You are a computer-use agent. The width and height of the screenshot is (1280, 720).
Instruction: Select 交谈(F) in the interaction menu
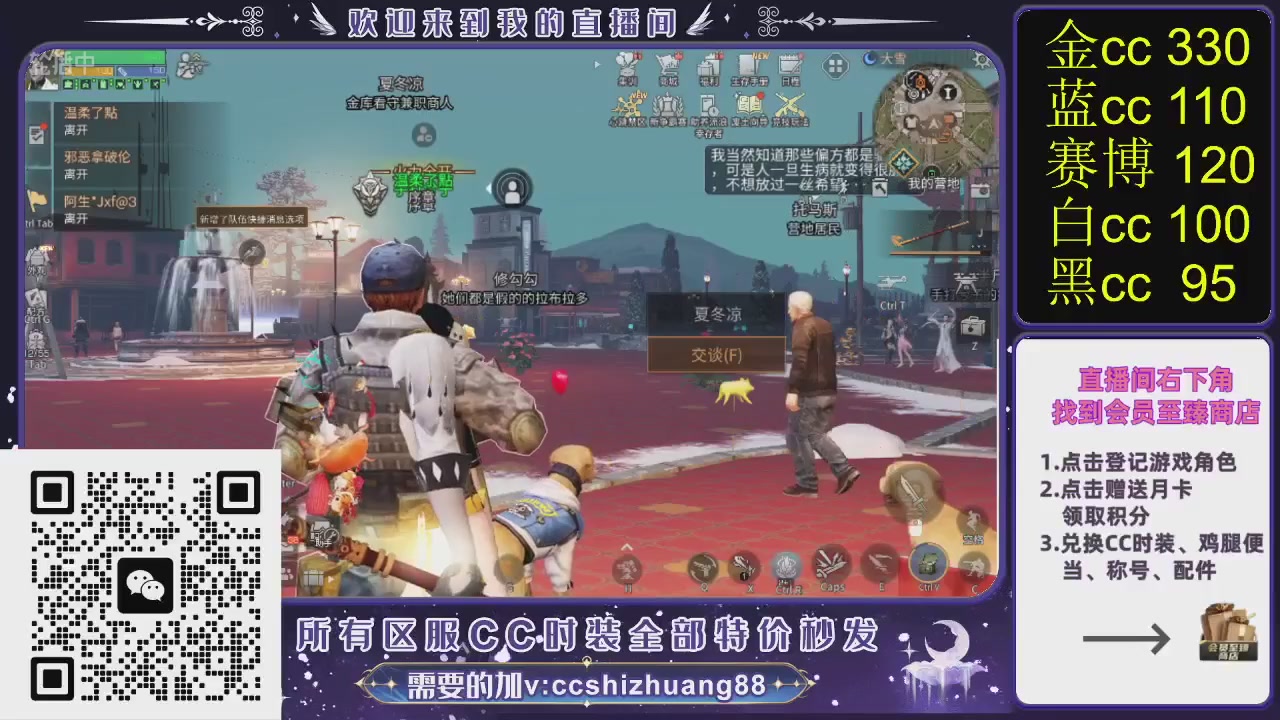(716, 355)
